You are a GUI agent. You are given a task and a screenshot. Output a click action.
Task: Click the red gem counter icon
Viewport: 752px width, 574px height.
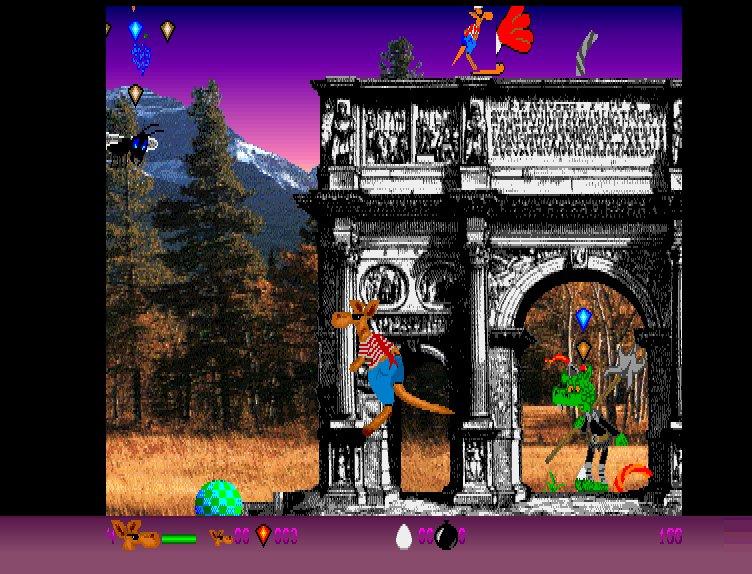[x=263, y=536]
